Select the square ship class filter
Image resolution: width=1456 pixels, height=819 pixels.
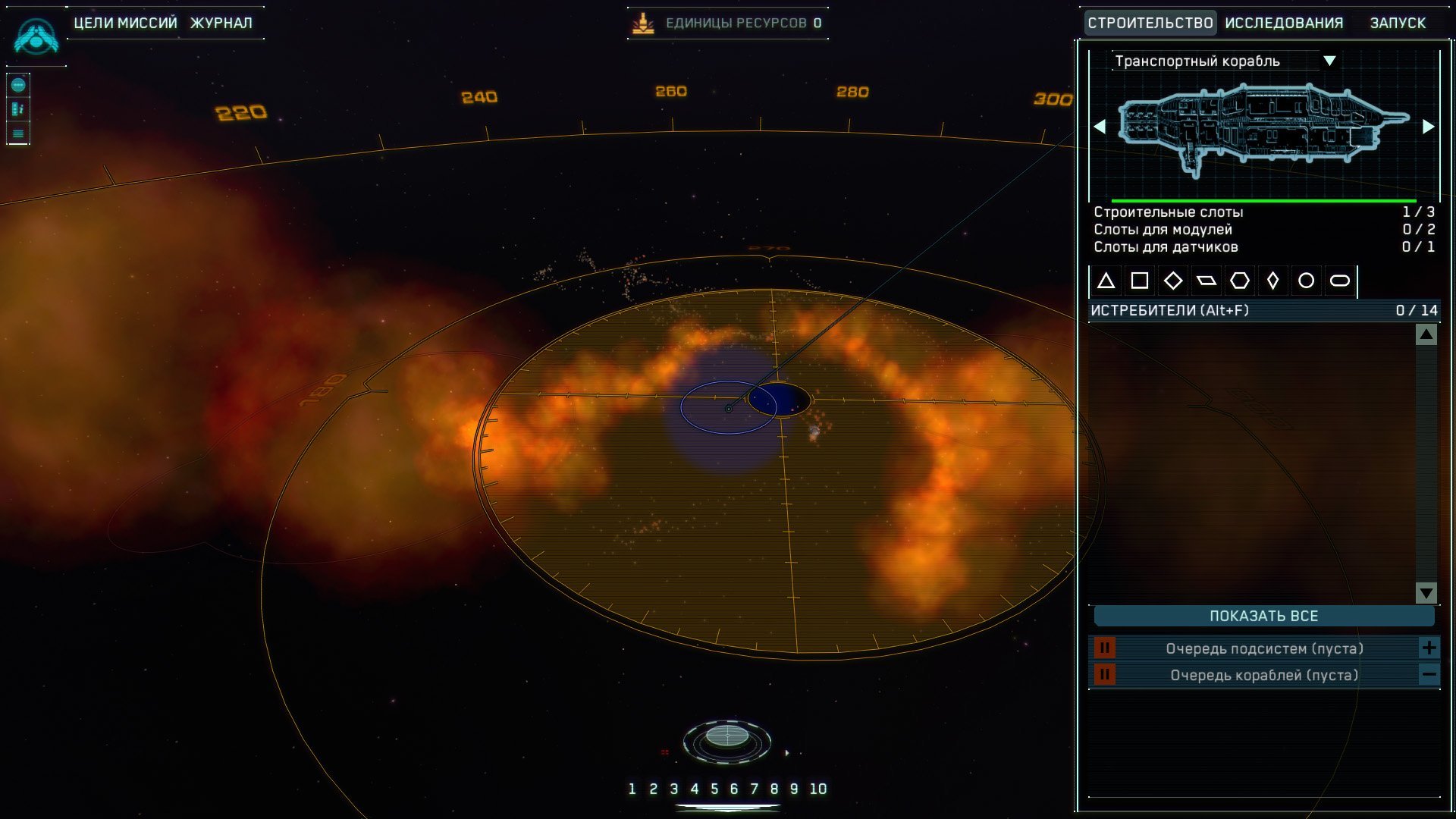[1139, 281]
